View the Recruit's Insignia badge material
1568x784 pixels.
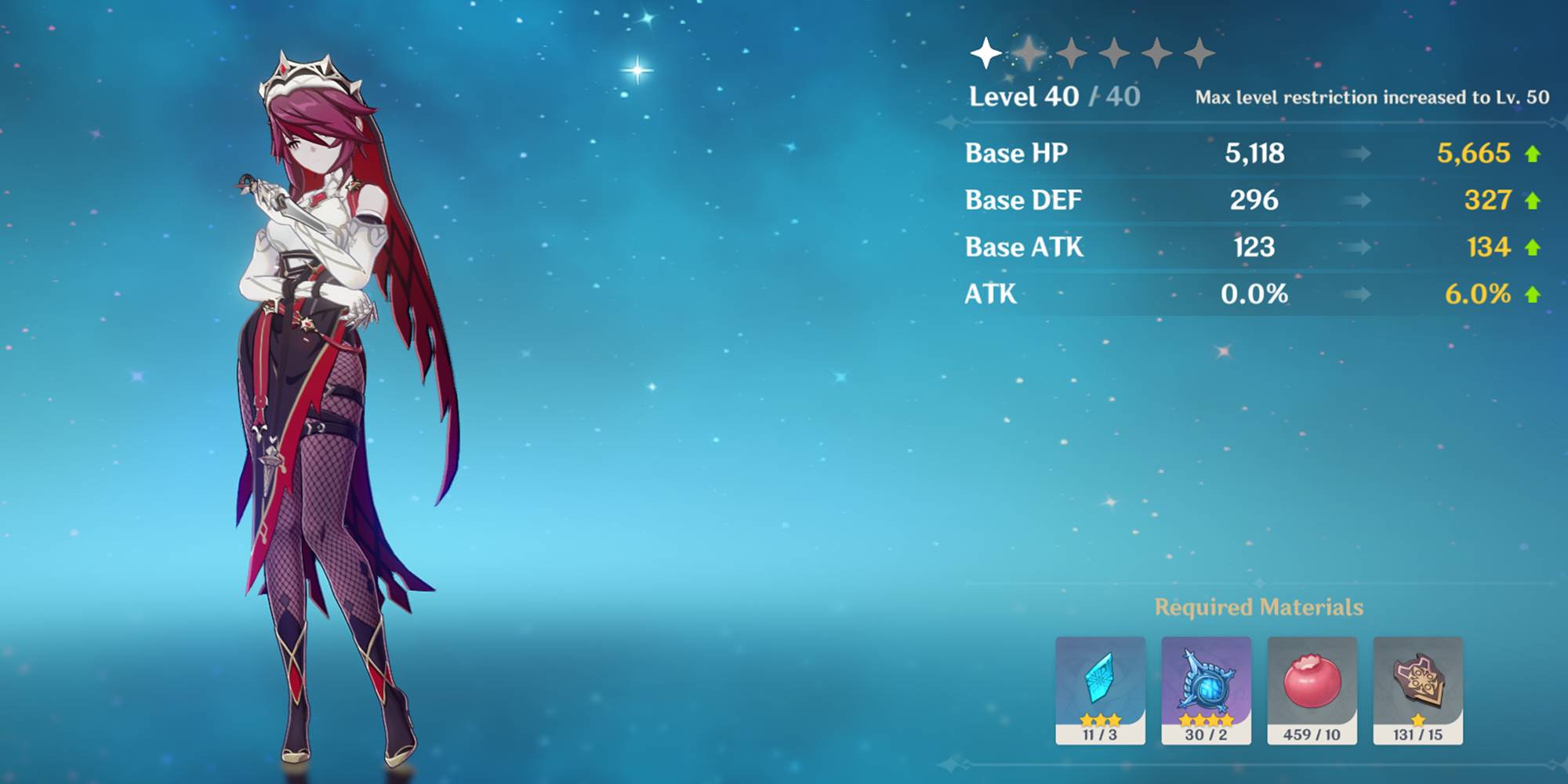[1417, 688]
